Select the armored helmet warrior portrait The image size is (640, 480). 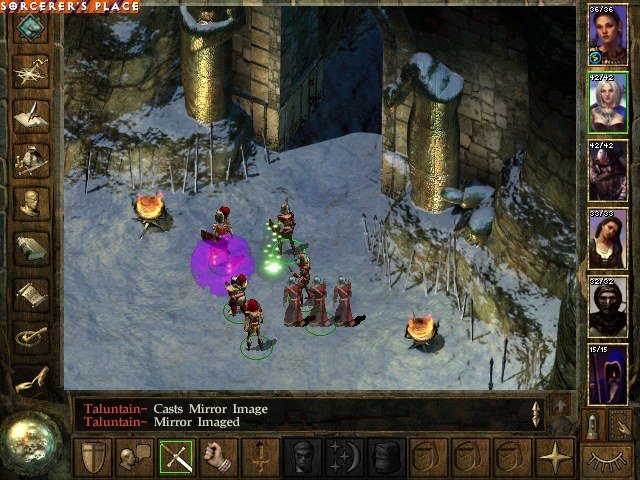point(607,172)
